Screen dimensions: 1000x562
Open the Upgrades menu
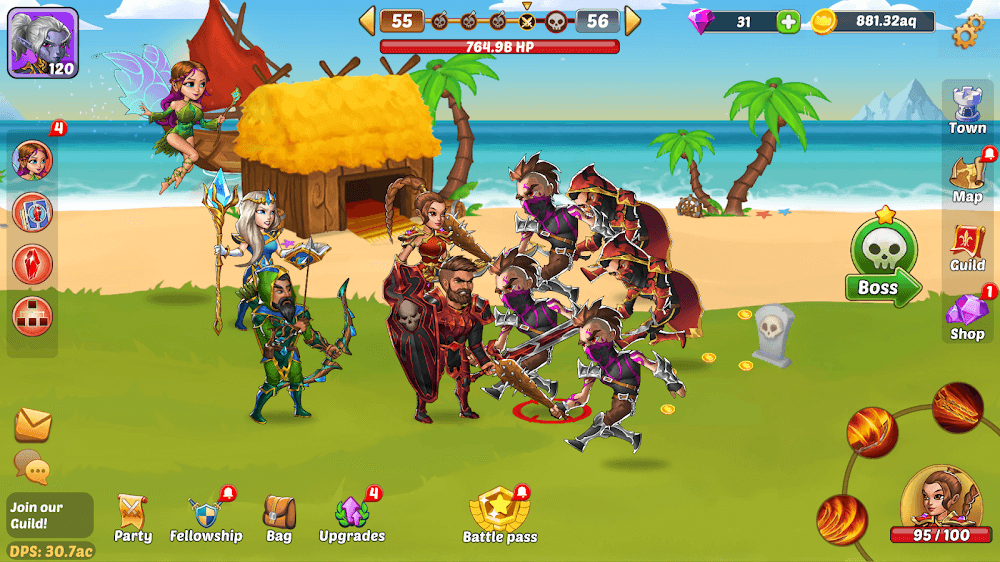(x=352, y=519)
